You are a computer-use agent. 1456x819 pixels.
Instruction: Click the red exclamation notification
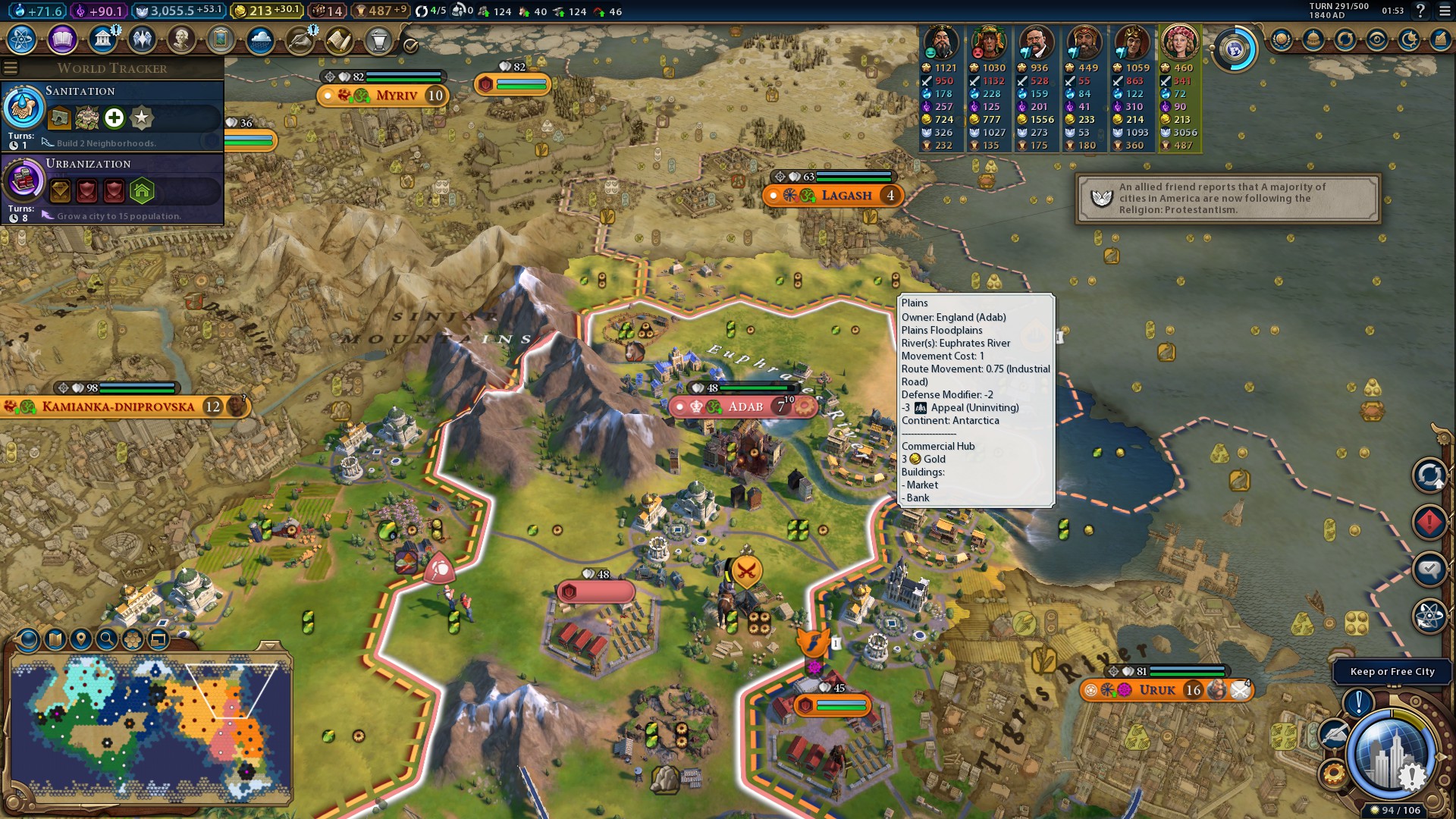[1429, 522]
